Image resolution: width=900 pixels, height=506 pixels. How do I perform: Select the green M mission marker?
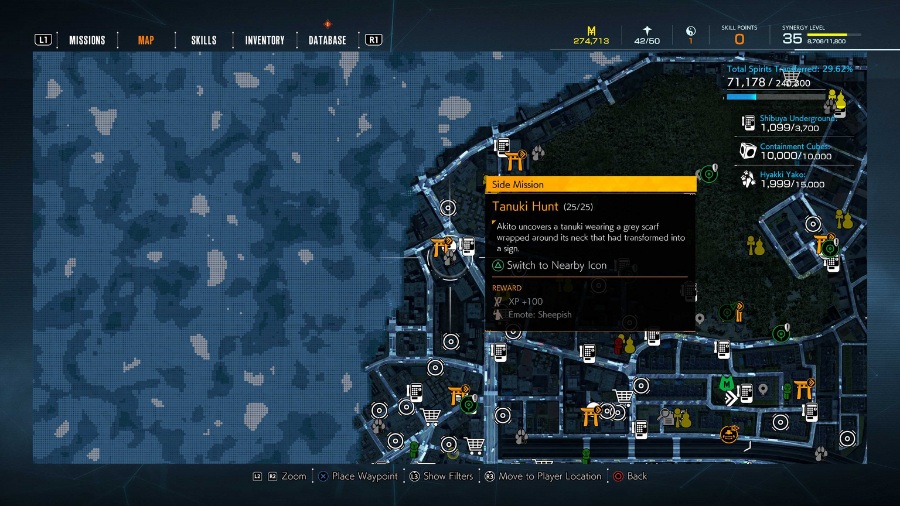(727, 382)
